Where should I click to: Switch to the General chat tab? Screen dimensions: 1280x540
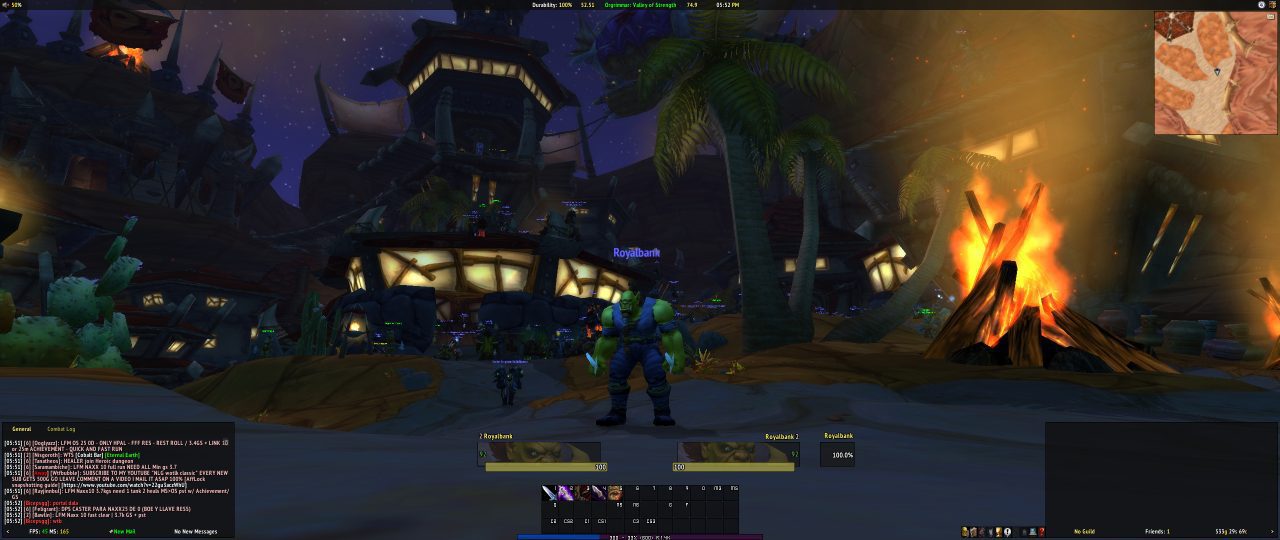click(x=21, y=429)
